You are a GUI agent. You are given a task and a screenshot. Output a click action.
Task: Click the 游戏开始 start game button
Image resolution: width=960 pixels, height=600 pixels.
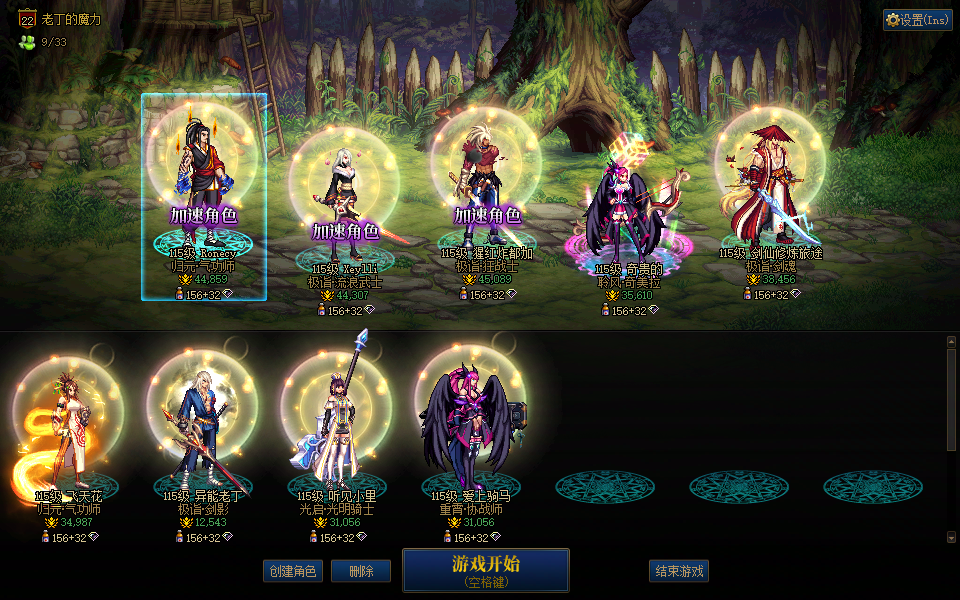pos(486,570)
